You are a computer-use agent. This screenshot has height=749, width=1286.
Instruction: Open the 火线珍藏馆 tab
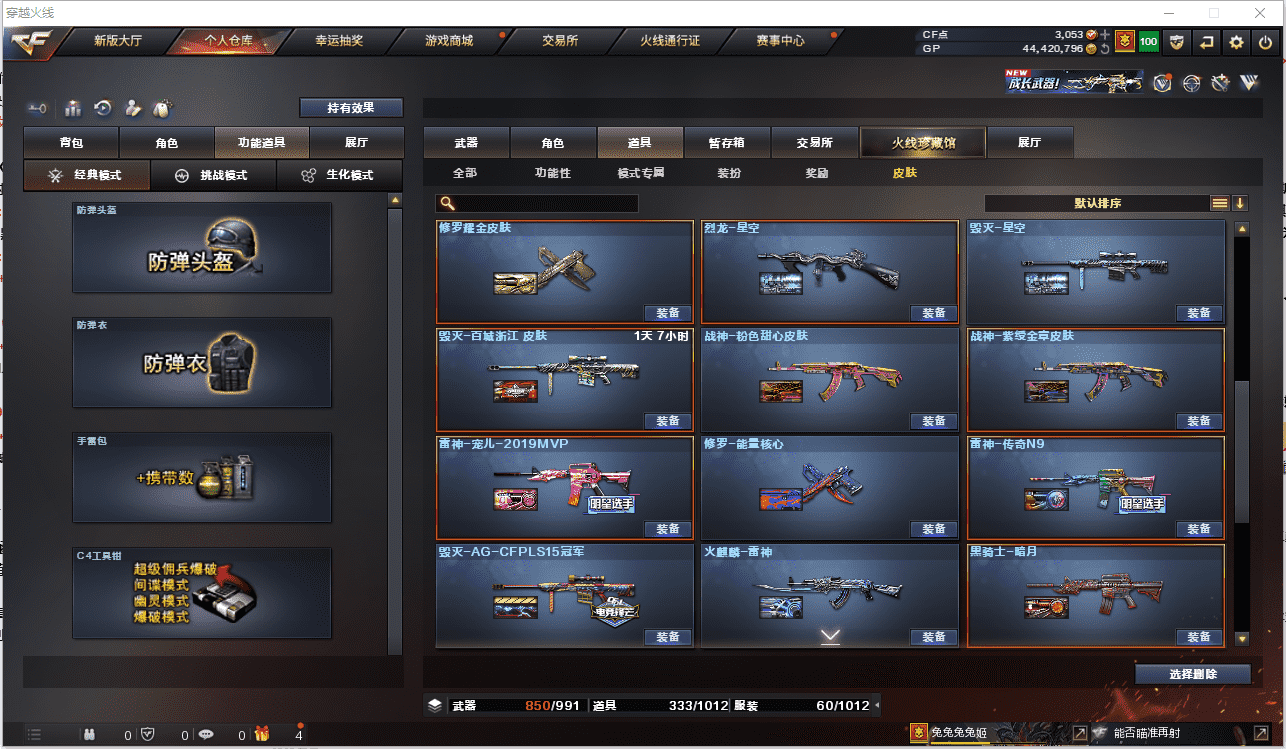[923, 143]
